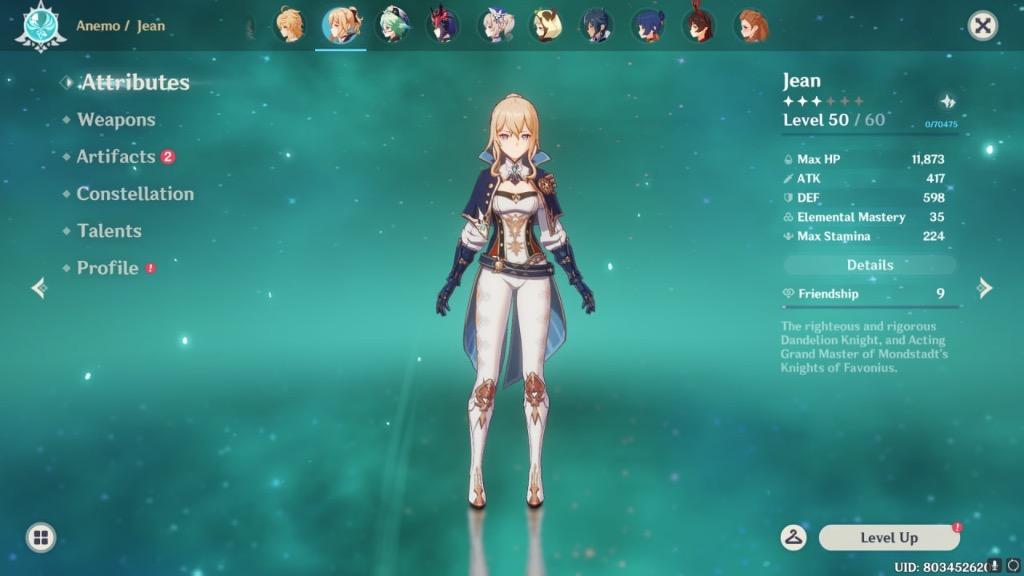Open the outfit hanger button

tap(794, 537)
